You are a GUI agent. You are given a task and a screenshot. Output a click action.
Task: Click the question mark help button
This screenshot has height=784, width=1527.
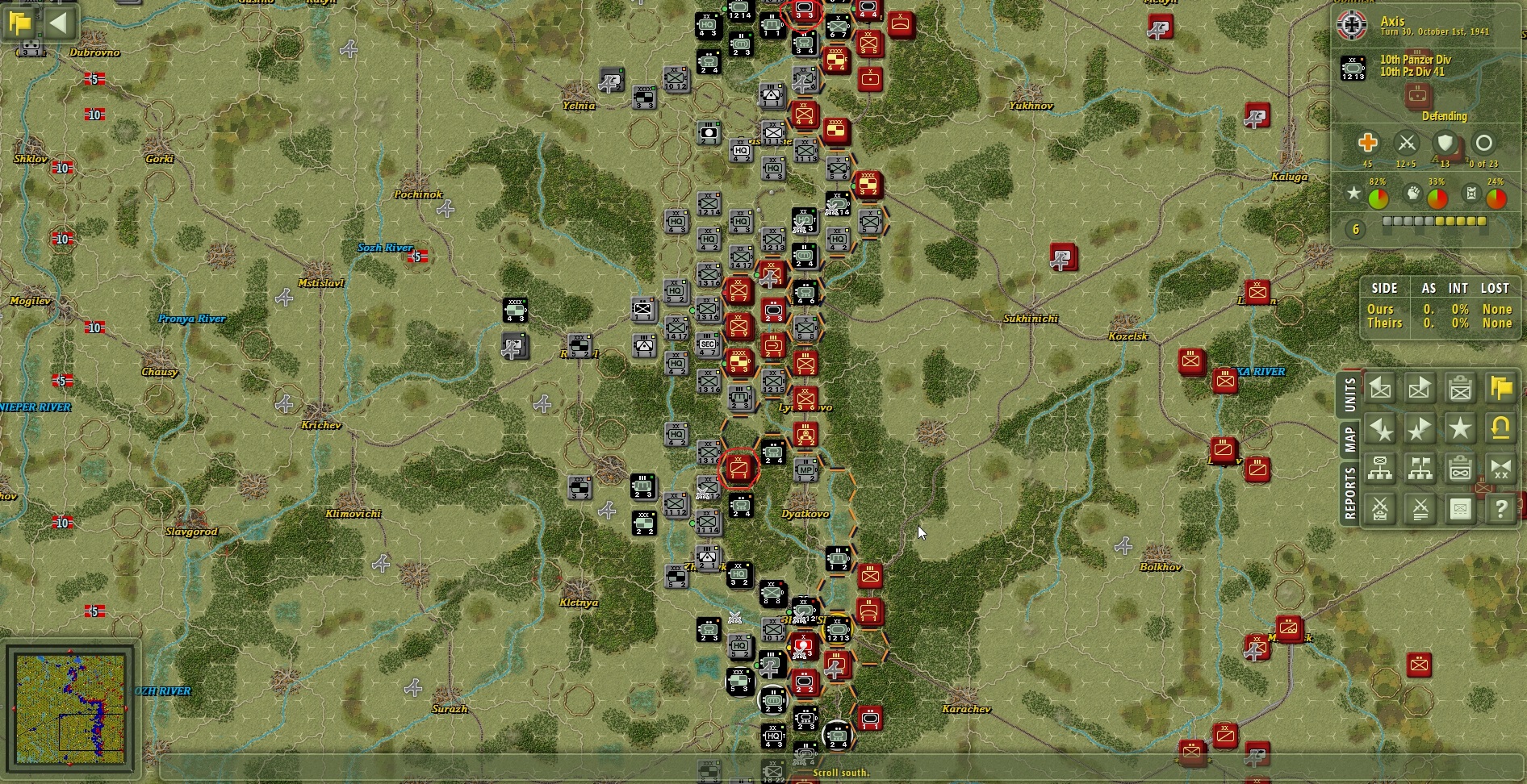pyautogui.click(x=1501, y=509)
